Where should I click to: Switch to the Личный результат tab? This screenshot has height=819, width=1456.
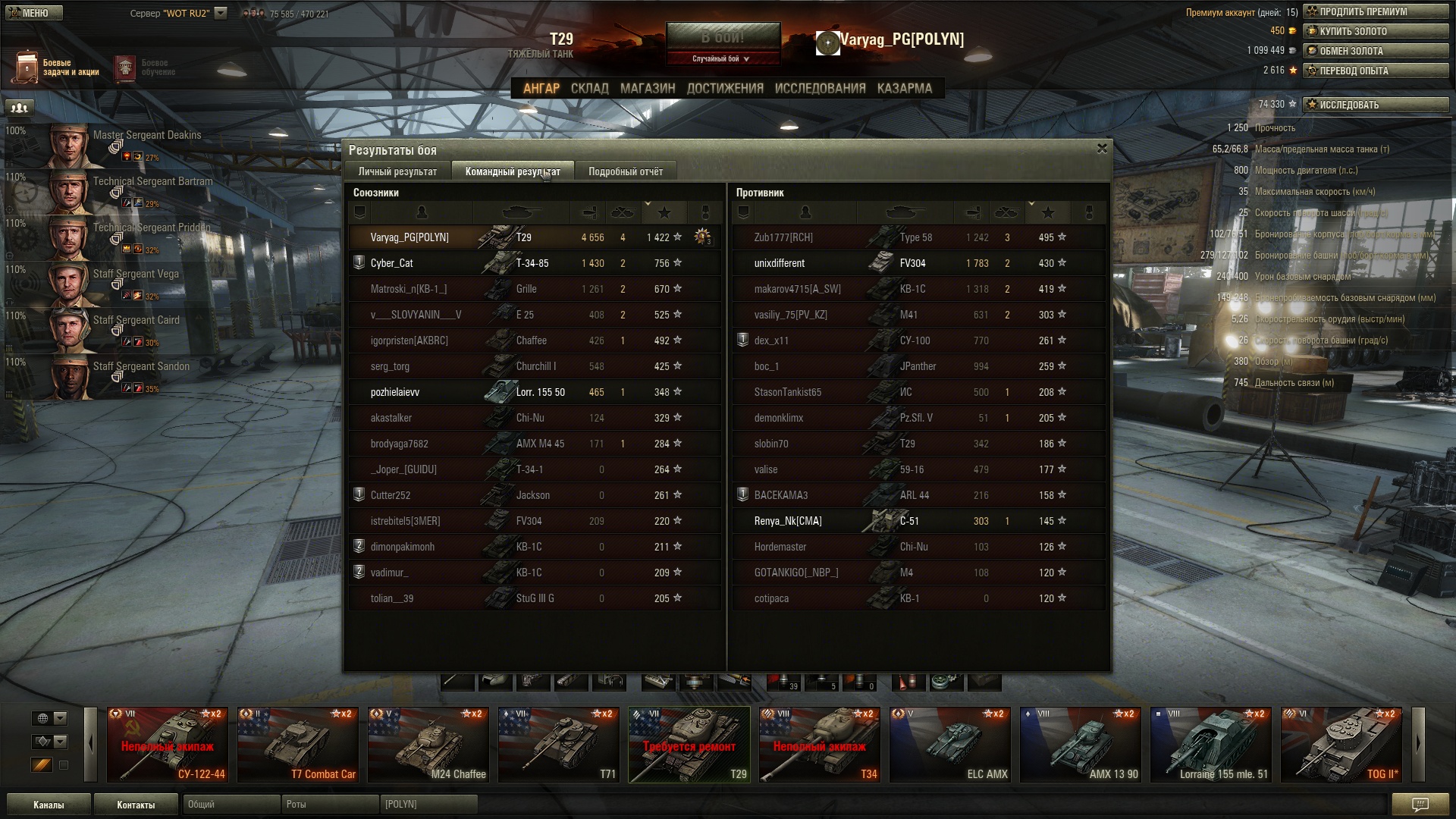click(397, 171)
